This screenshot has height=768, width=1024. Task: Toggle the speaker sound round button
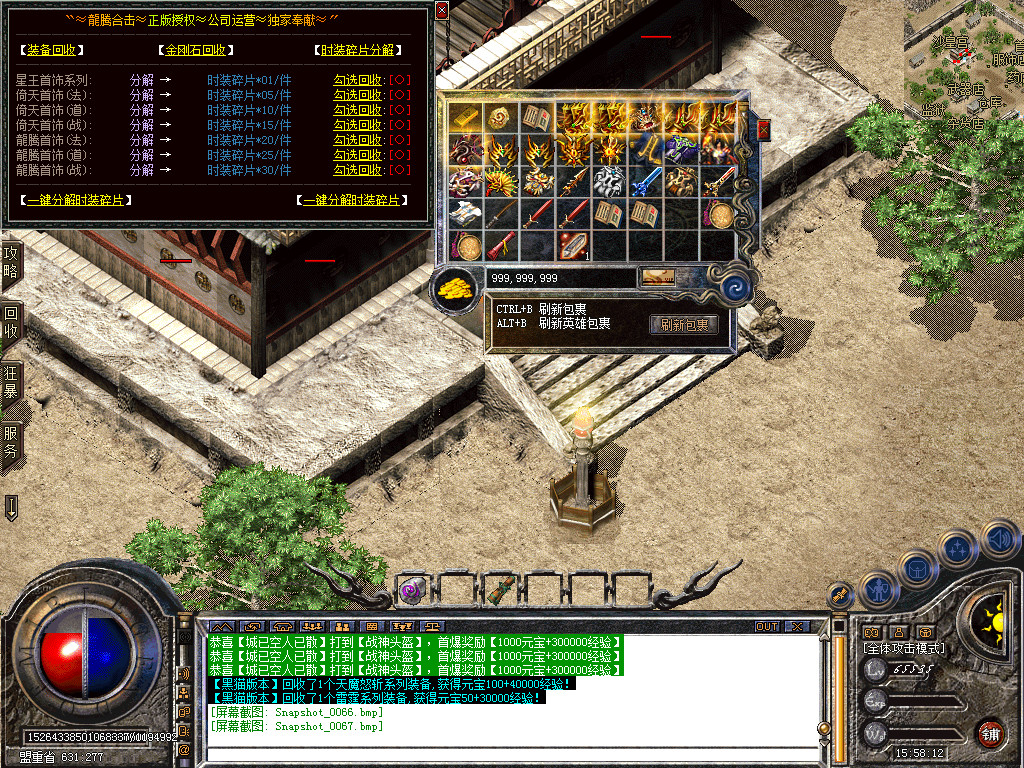(999, 539)
